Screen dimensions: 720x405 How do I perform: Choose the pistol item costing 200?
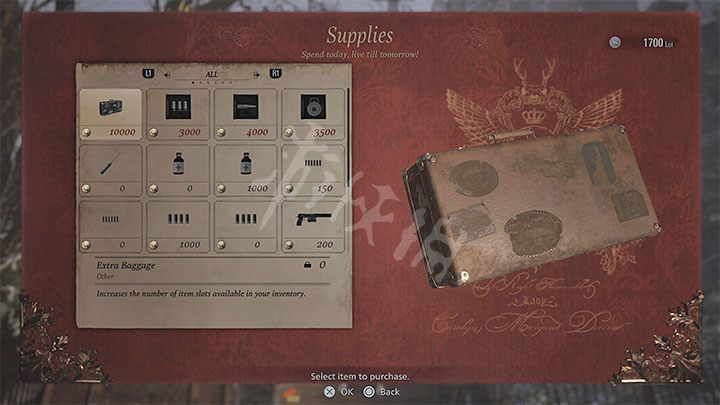[312, 224]
